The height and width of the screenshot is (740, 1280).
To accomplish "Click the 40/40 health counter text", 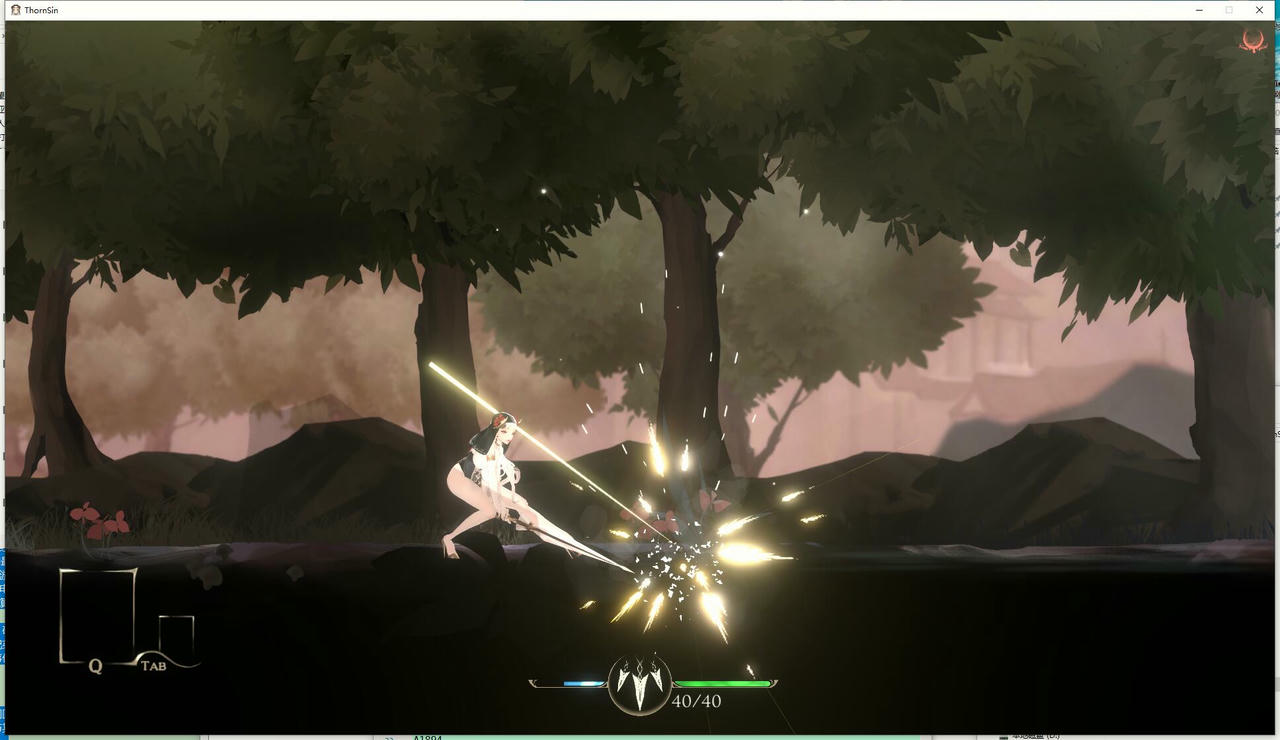I will (x=699, y=702).
